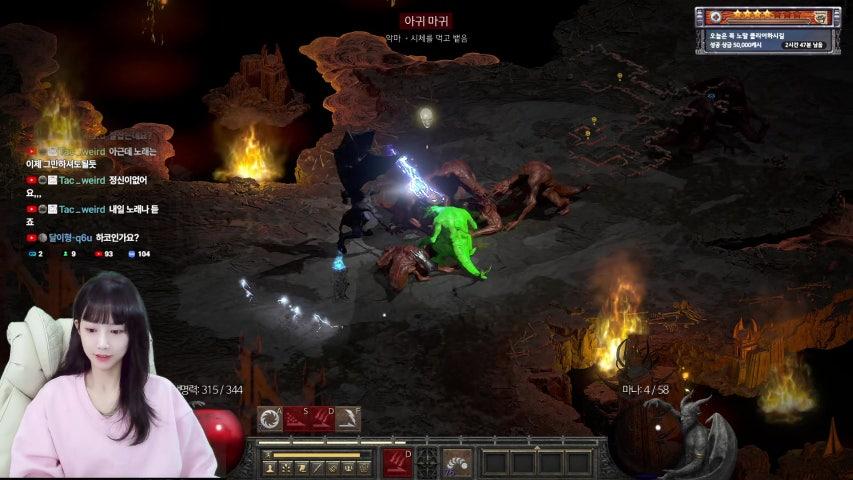The height and width of the screenshot is (480, 853).
Task: Open the right-mouse spiral orb skill selector
Action: [457, 463]
